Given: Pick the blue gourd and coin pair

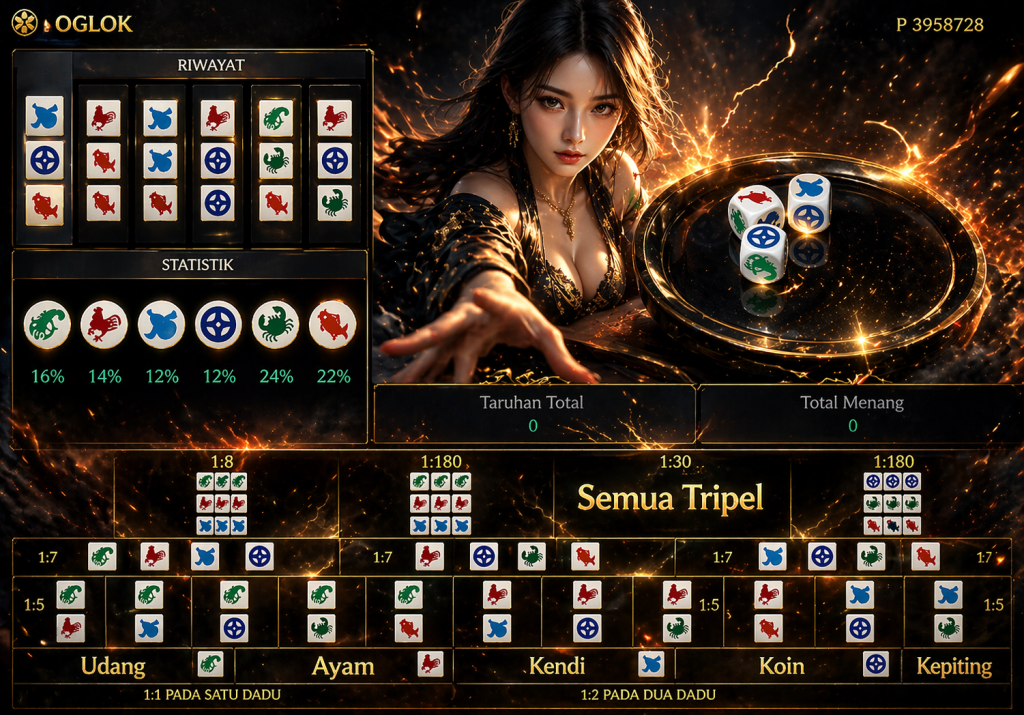Looking at the screenshot, I should (860, 611).
